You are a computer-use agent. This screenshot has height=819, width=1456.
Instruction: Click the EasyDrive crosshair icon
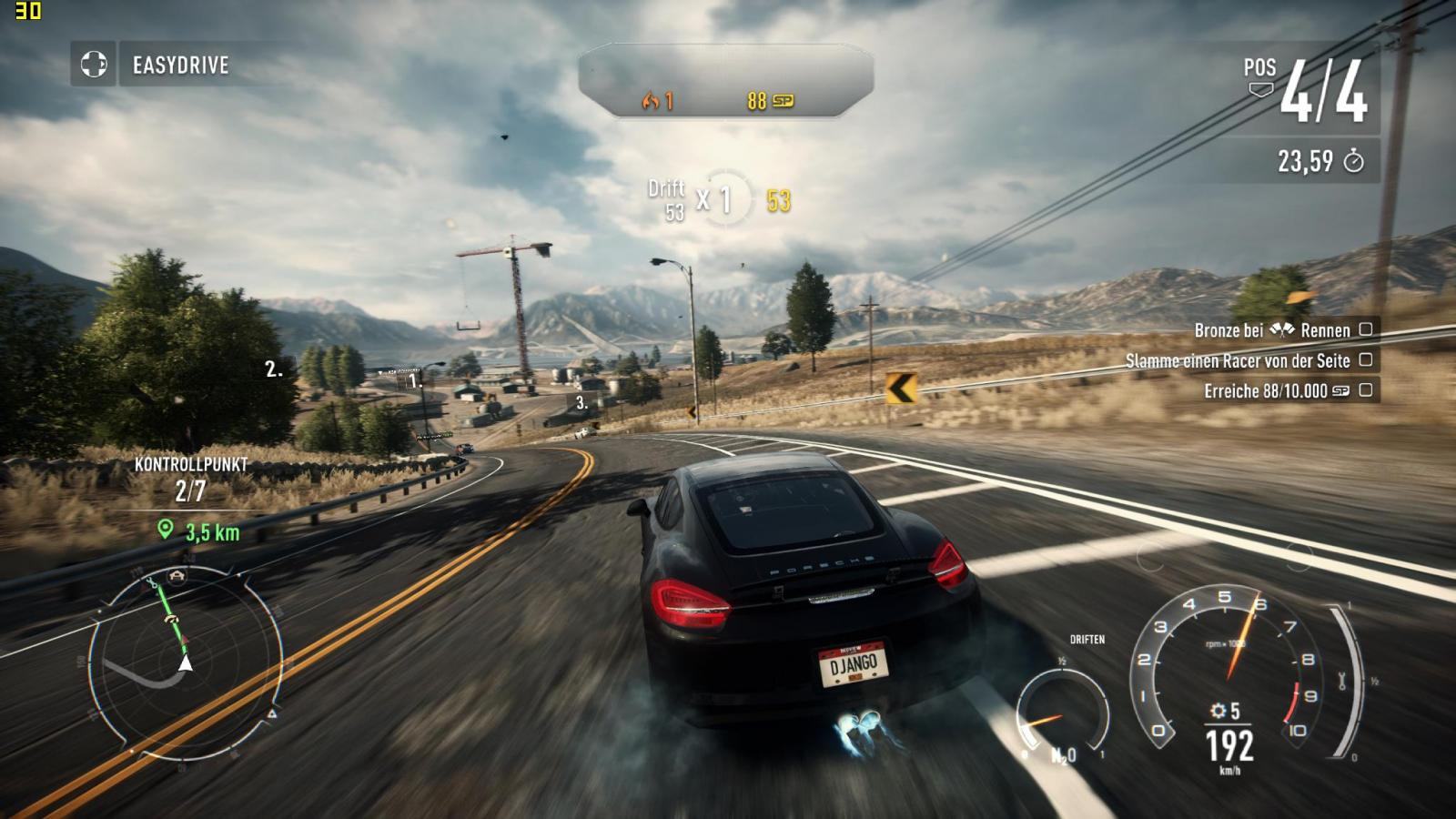click(x=94, y=65)
